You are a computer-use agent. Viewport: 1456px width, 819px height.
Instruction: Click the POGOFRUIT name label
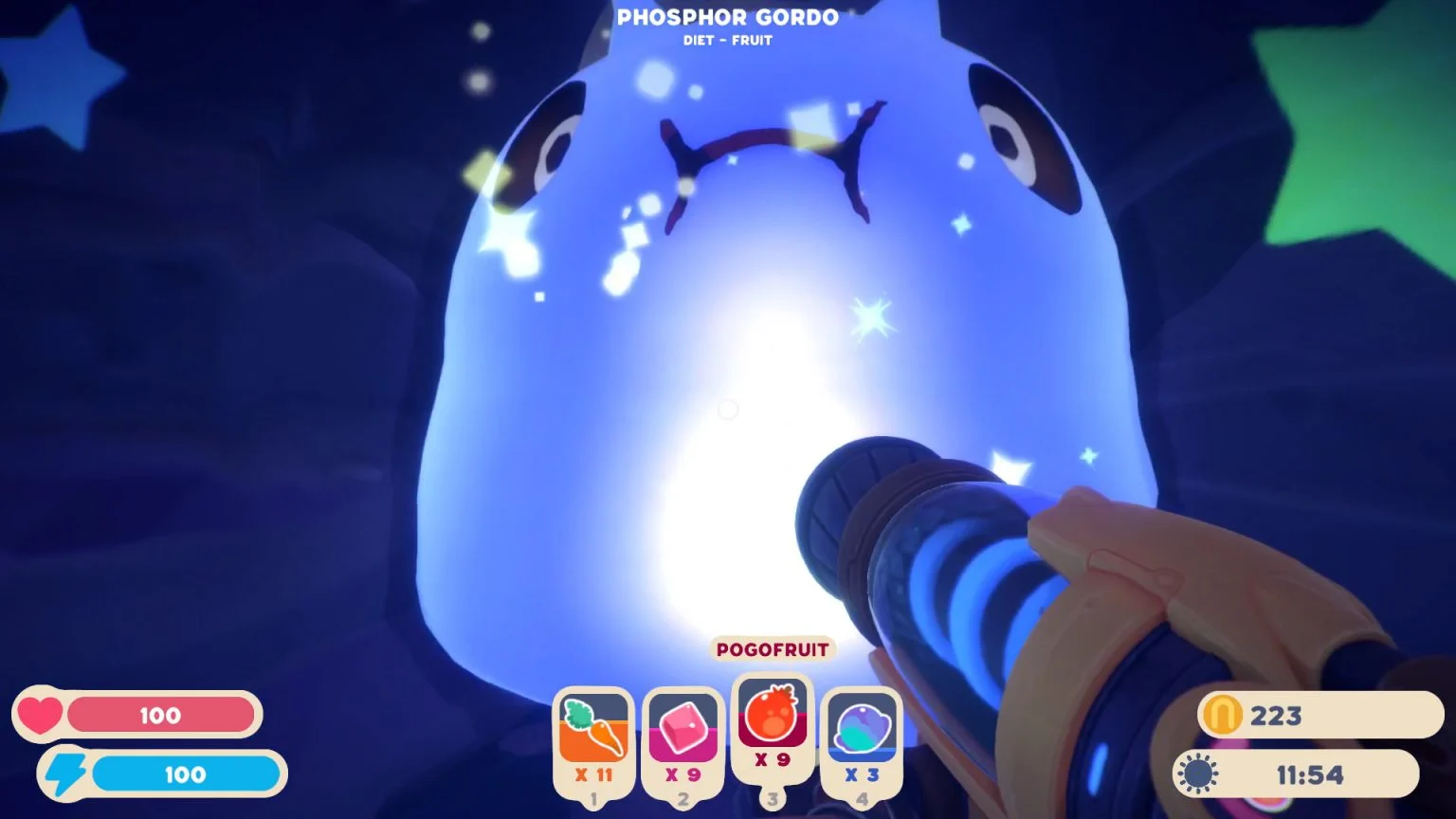[x=771, y=649]
